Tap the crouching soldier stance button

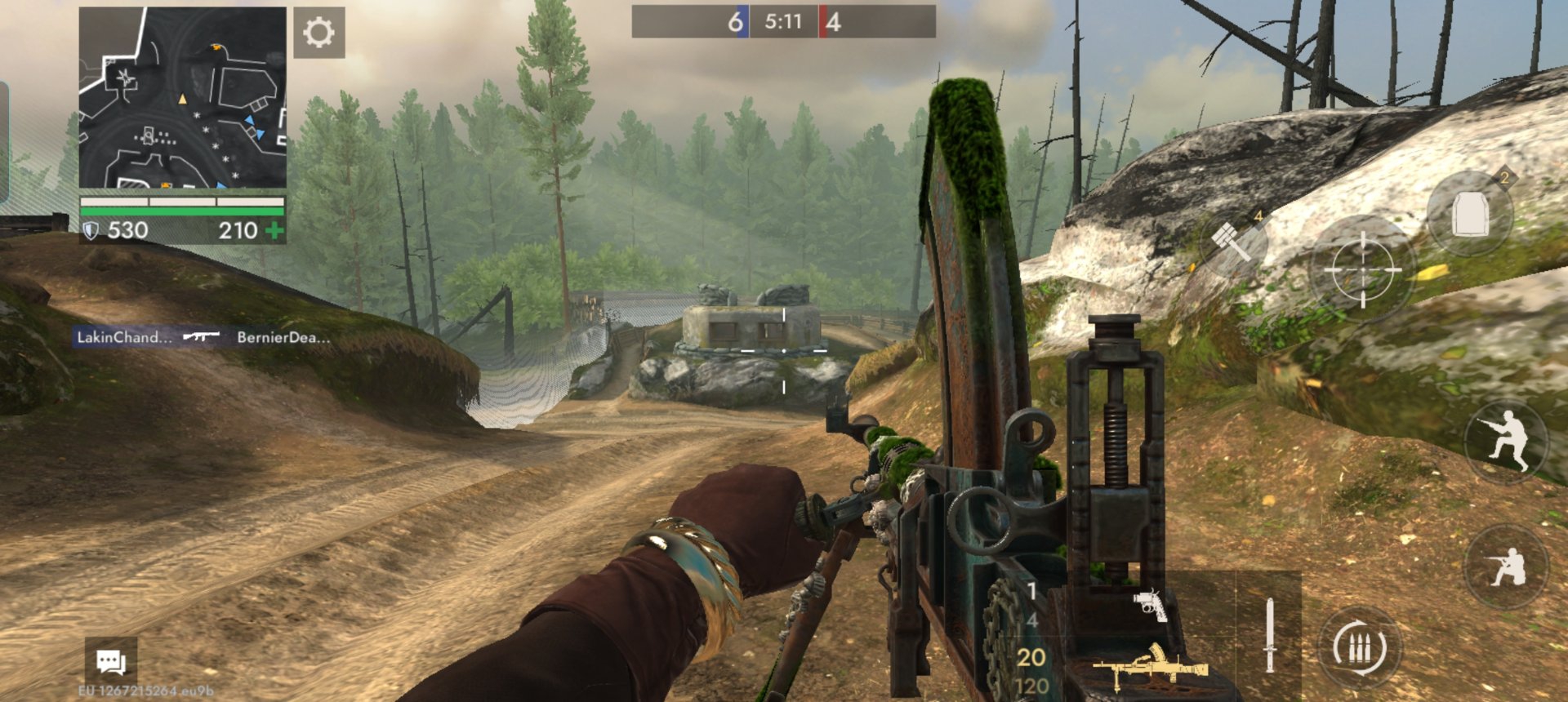point(1507,566)
